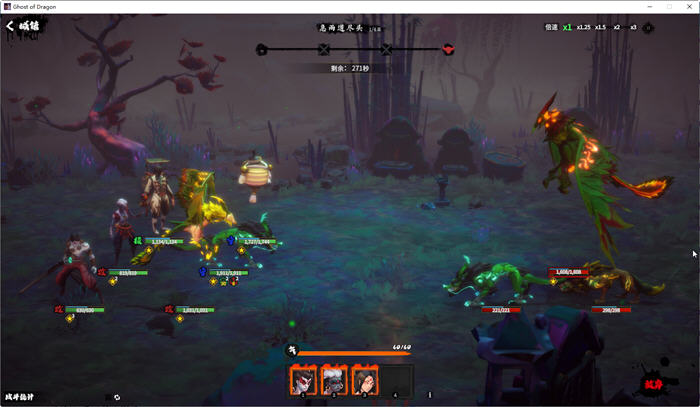Click the refresh icon beside 战斗统计

tap(117, 397)
